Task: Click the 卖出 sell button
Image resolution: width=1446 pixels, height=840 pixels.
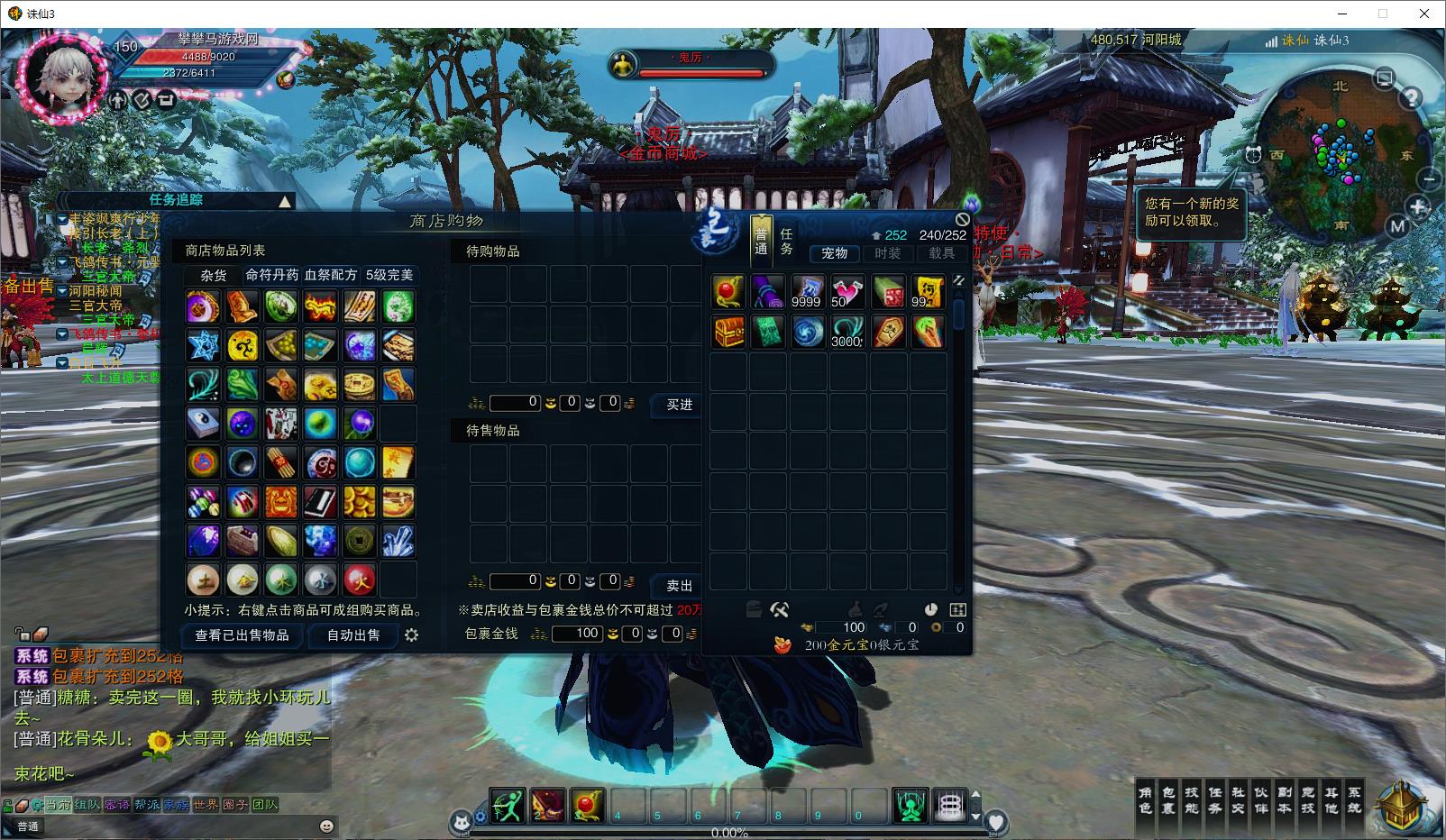Action: [679, 586]
